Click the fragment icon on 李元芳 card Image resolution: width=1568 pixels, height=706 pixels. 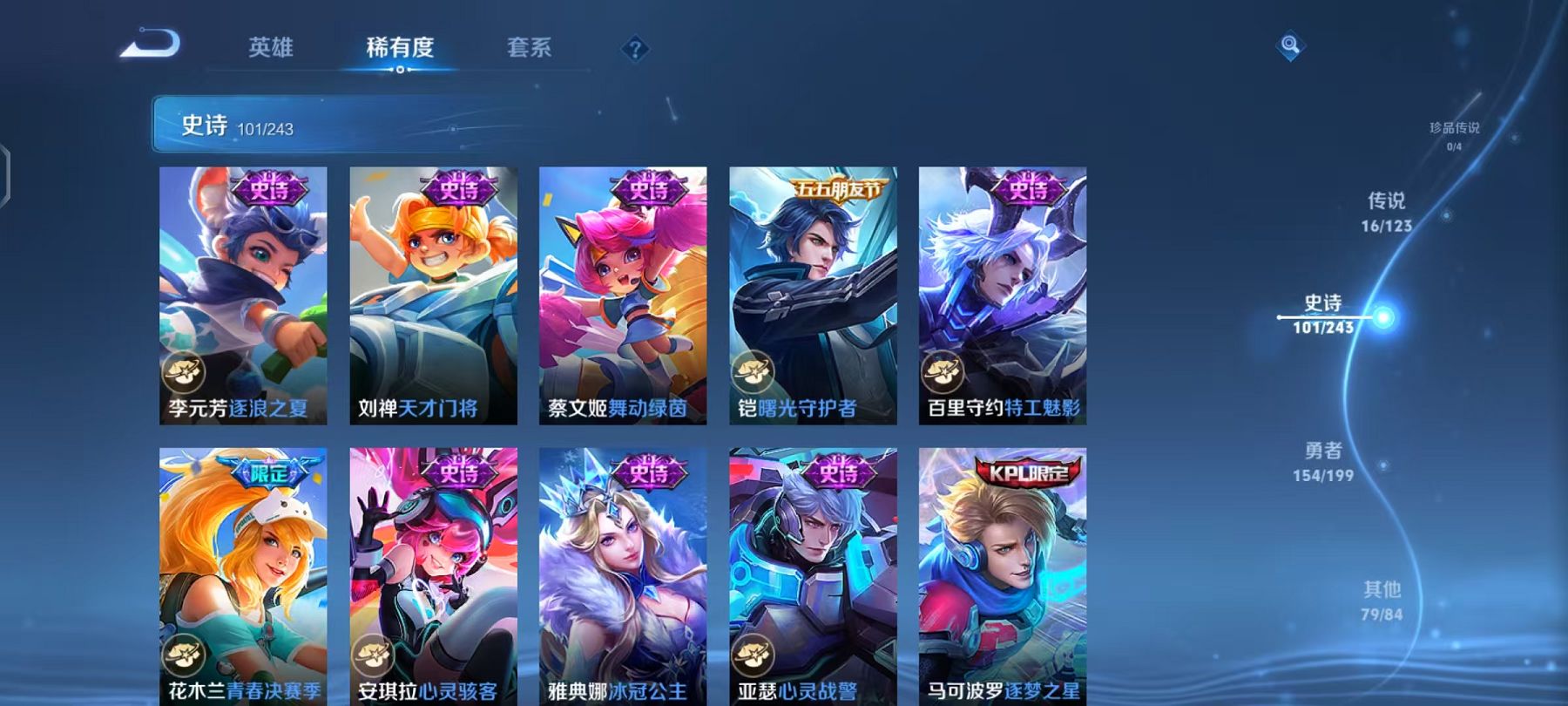(x=183, y=371)
